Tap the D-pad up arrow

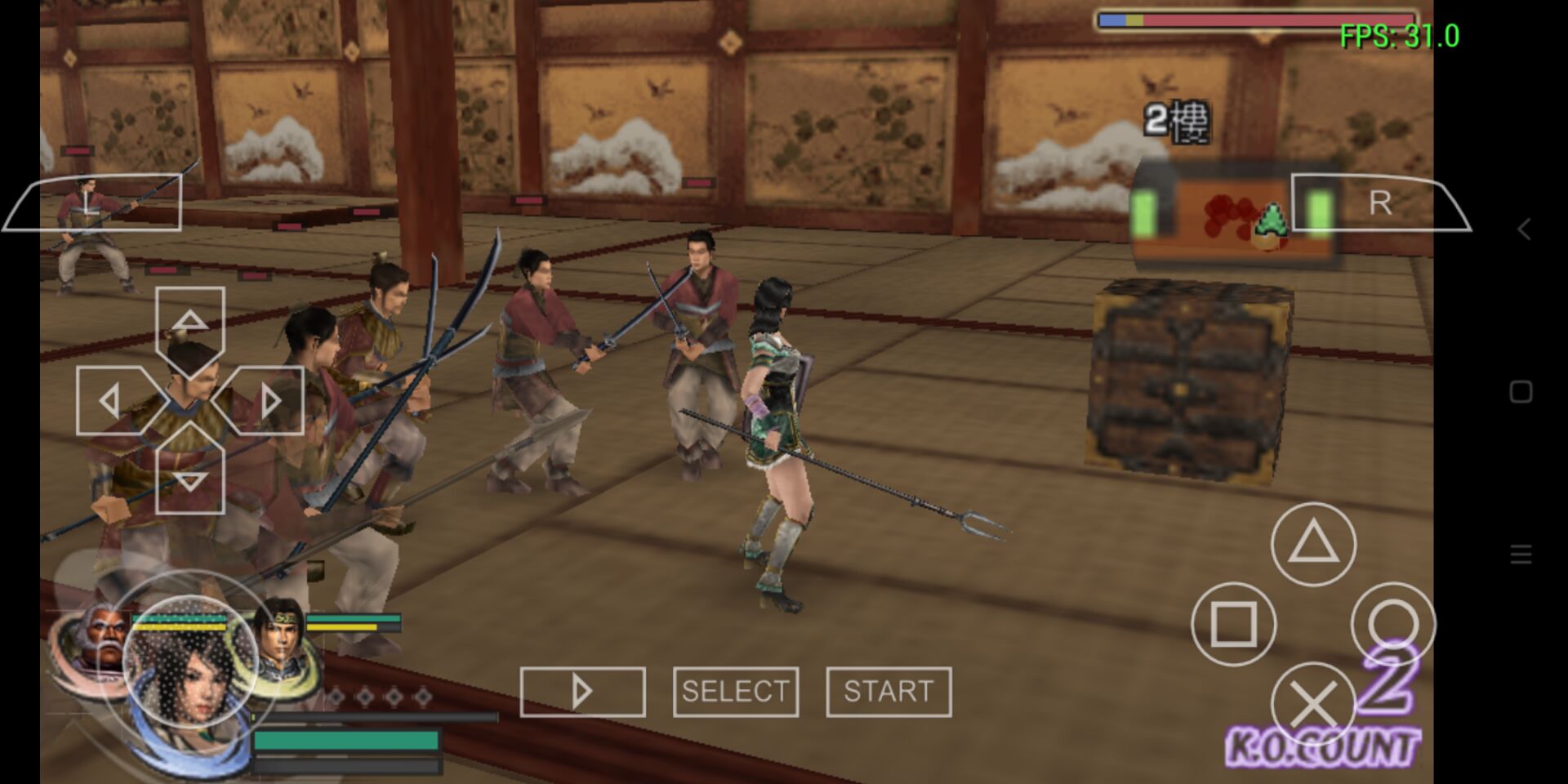click(x=189, y=323)
